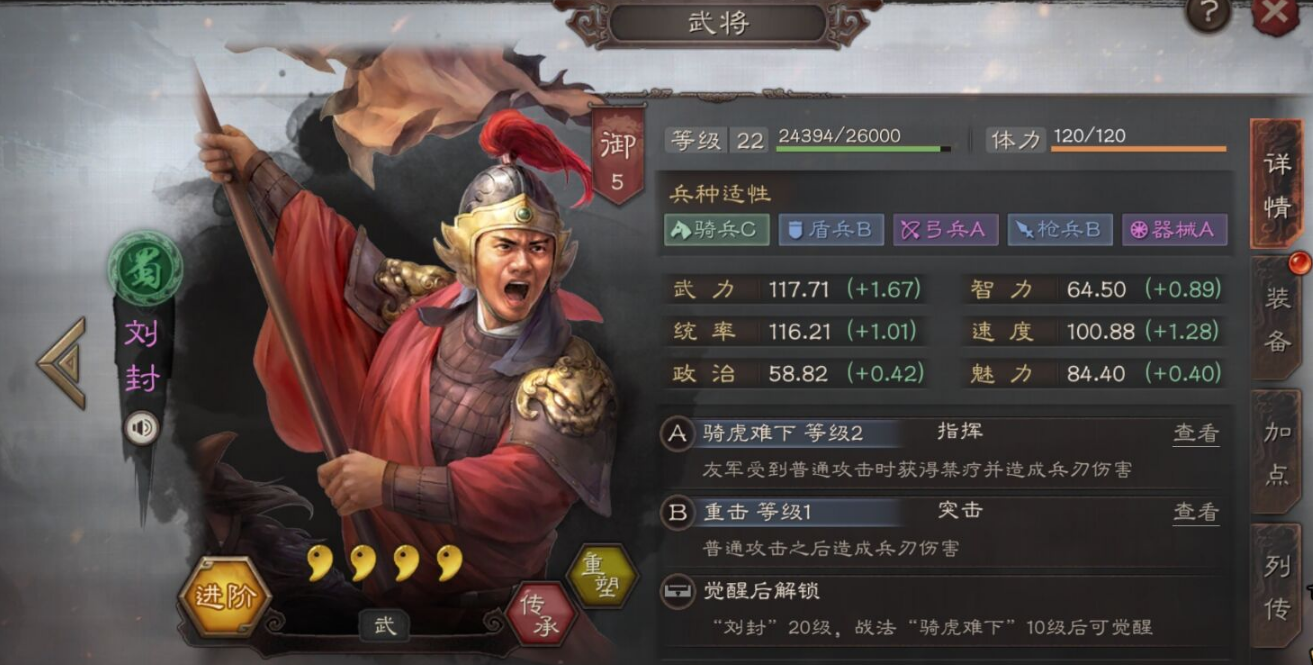Go to the previous general with the left arrow

click(x=62, y=363)
